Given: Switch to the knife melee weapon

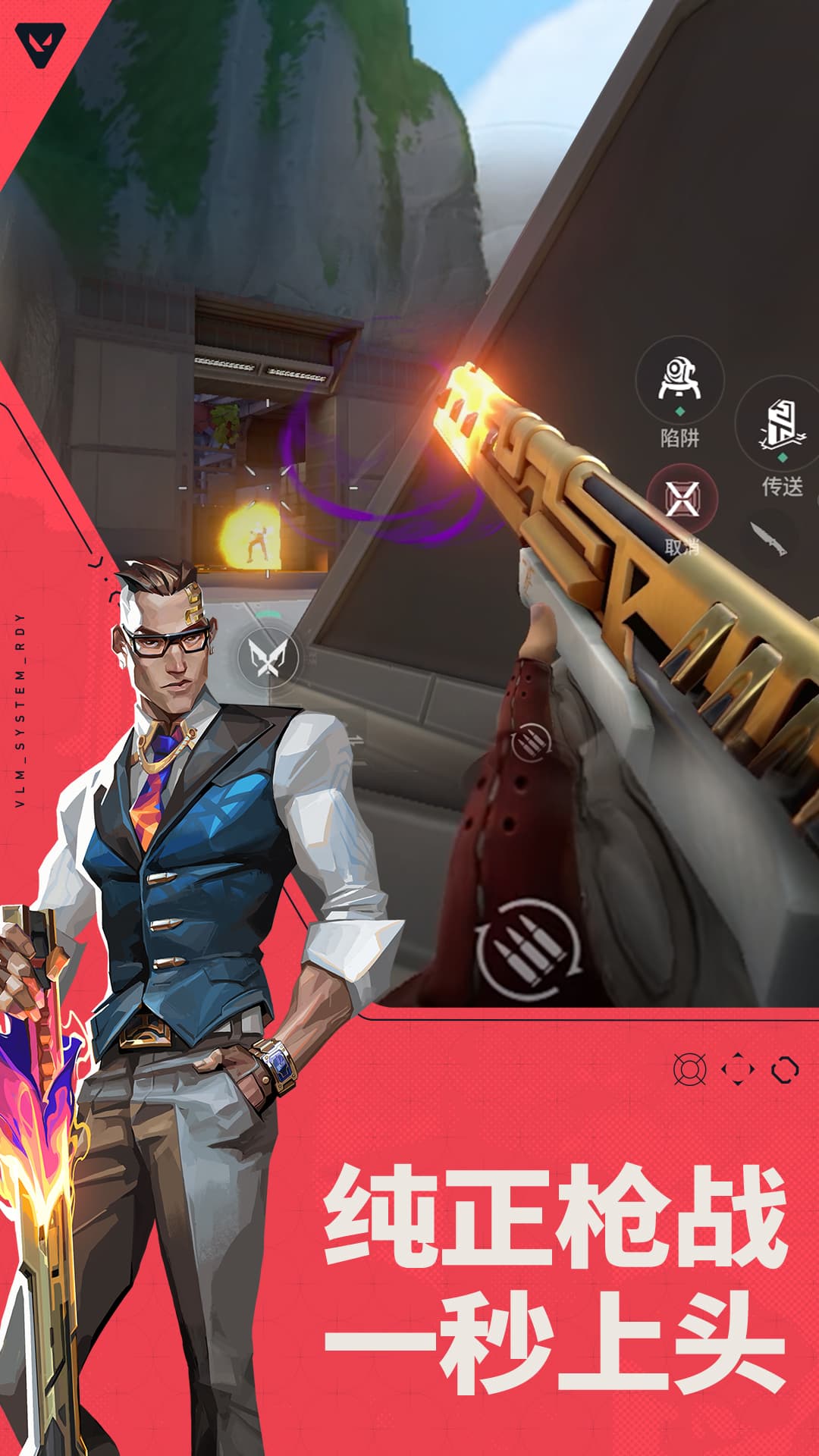Looking at the screenshot, I should 767,538.
